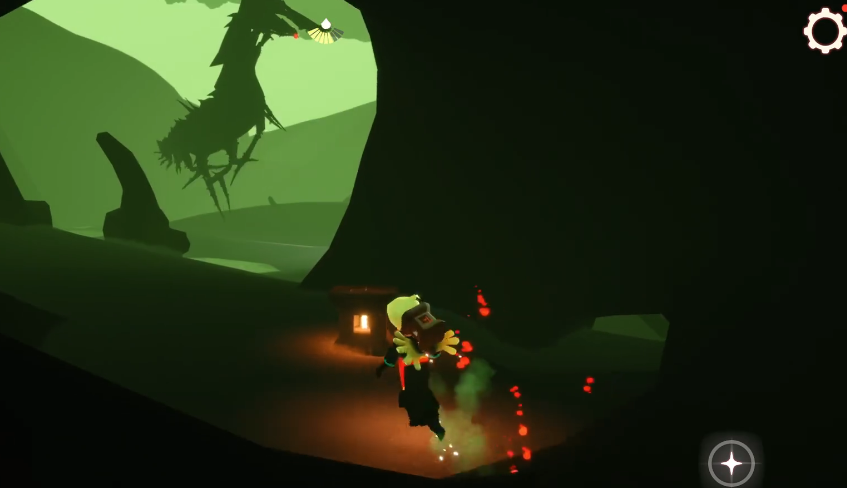Tap the star emote button
The height and width of the screenshot is (488, 847).
(731, 463)
